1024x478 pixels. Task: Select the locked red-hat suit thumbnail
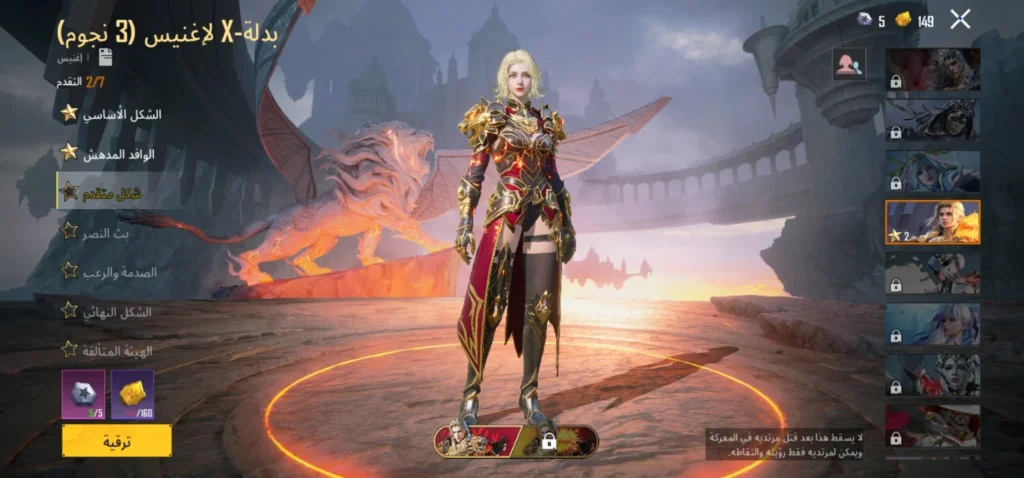click(x=932, y=426)
